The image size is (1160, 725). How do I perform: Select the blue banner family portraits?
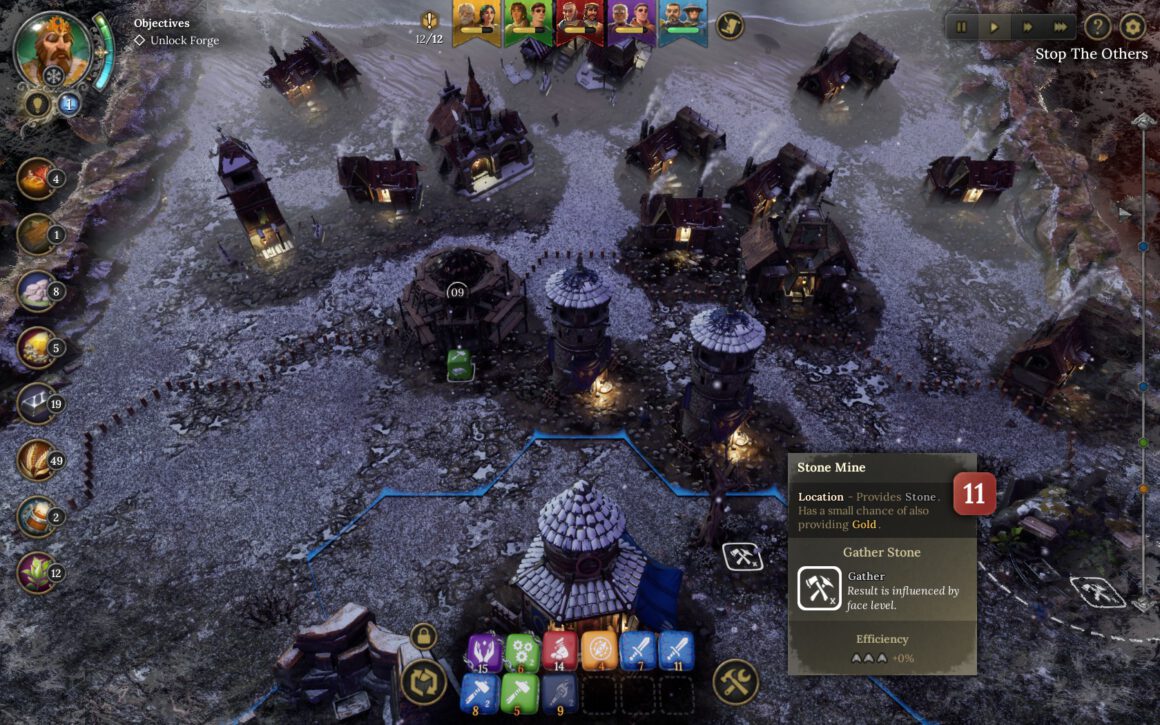coord(683,20)
